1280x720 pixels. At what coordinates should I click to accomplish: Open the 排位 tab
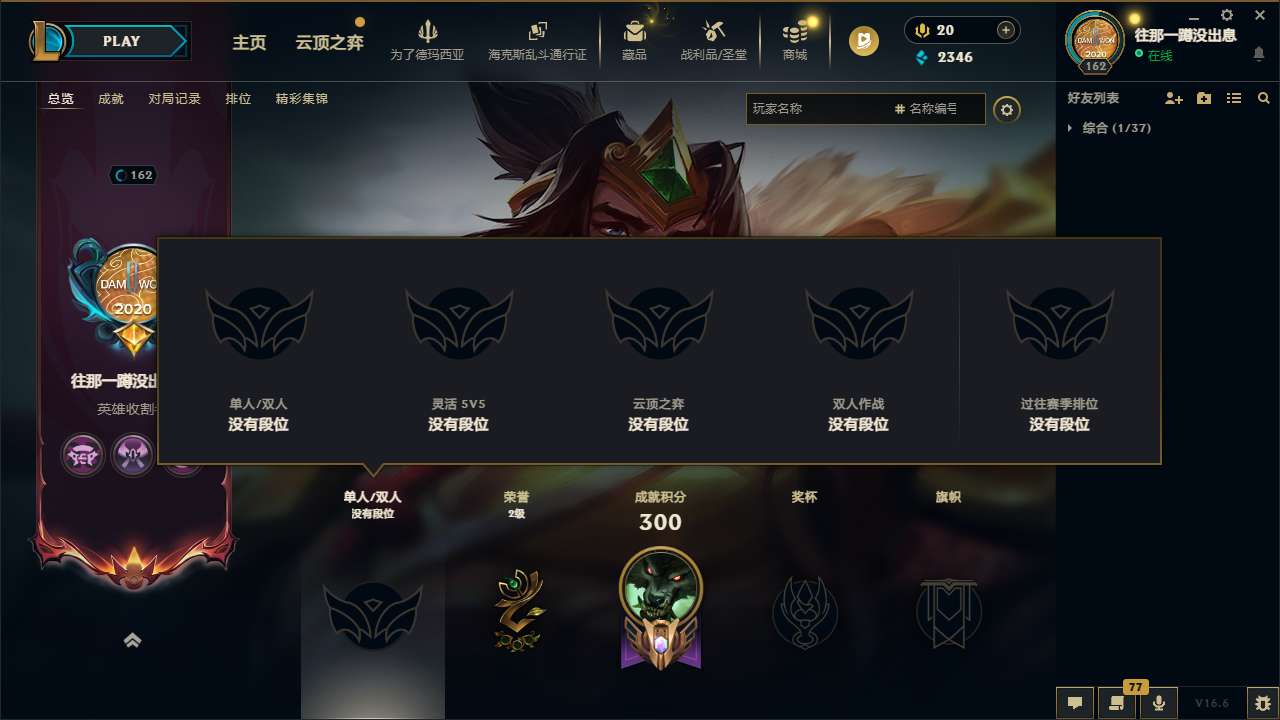237,98
